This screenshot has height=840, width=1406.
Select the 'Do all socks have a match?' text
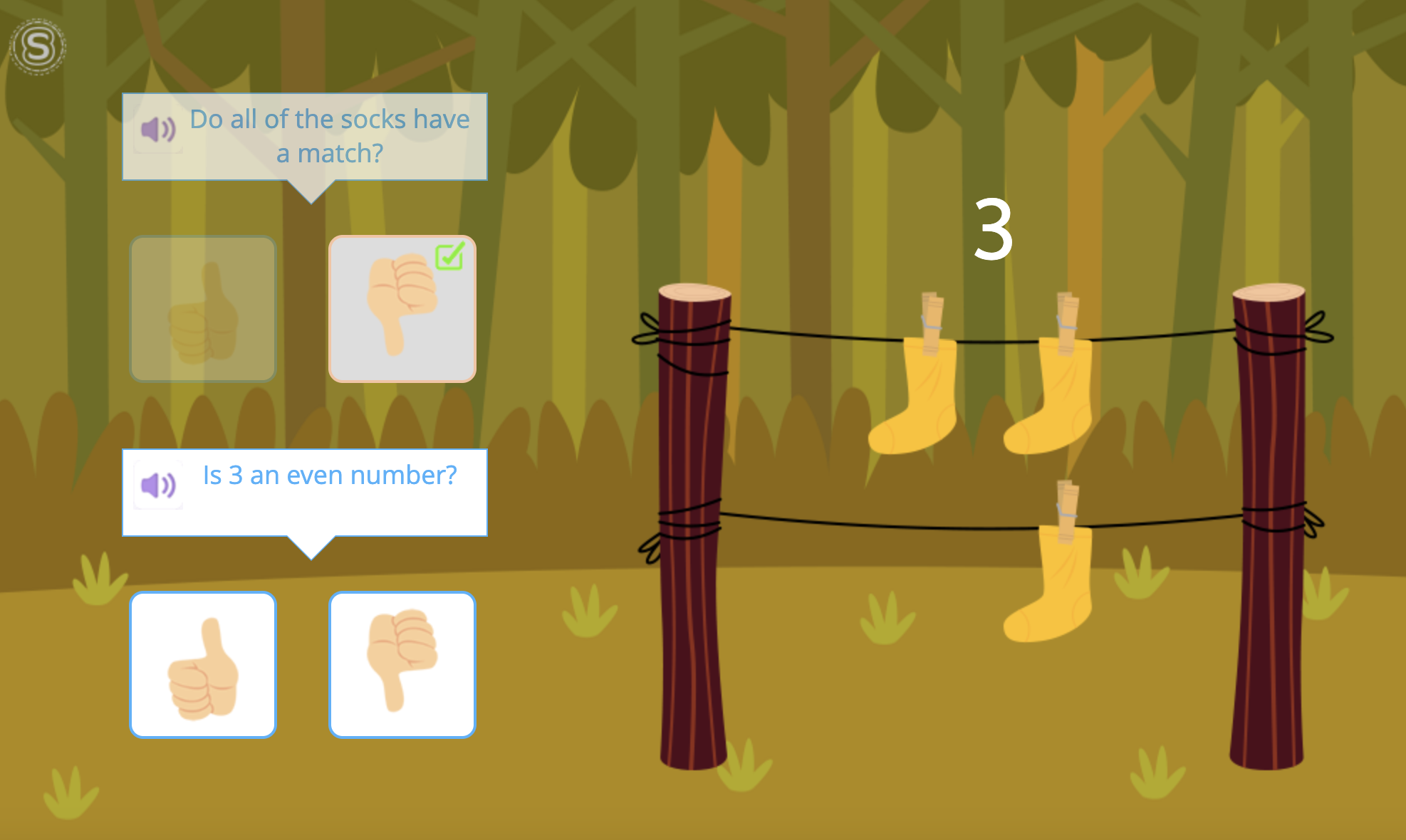coord(329,135)
